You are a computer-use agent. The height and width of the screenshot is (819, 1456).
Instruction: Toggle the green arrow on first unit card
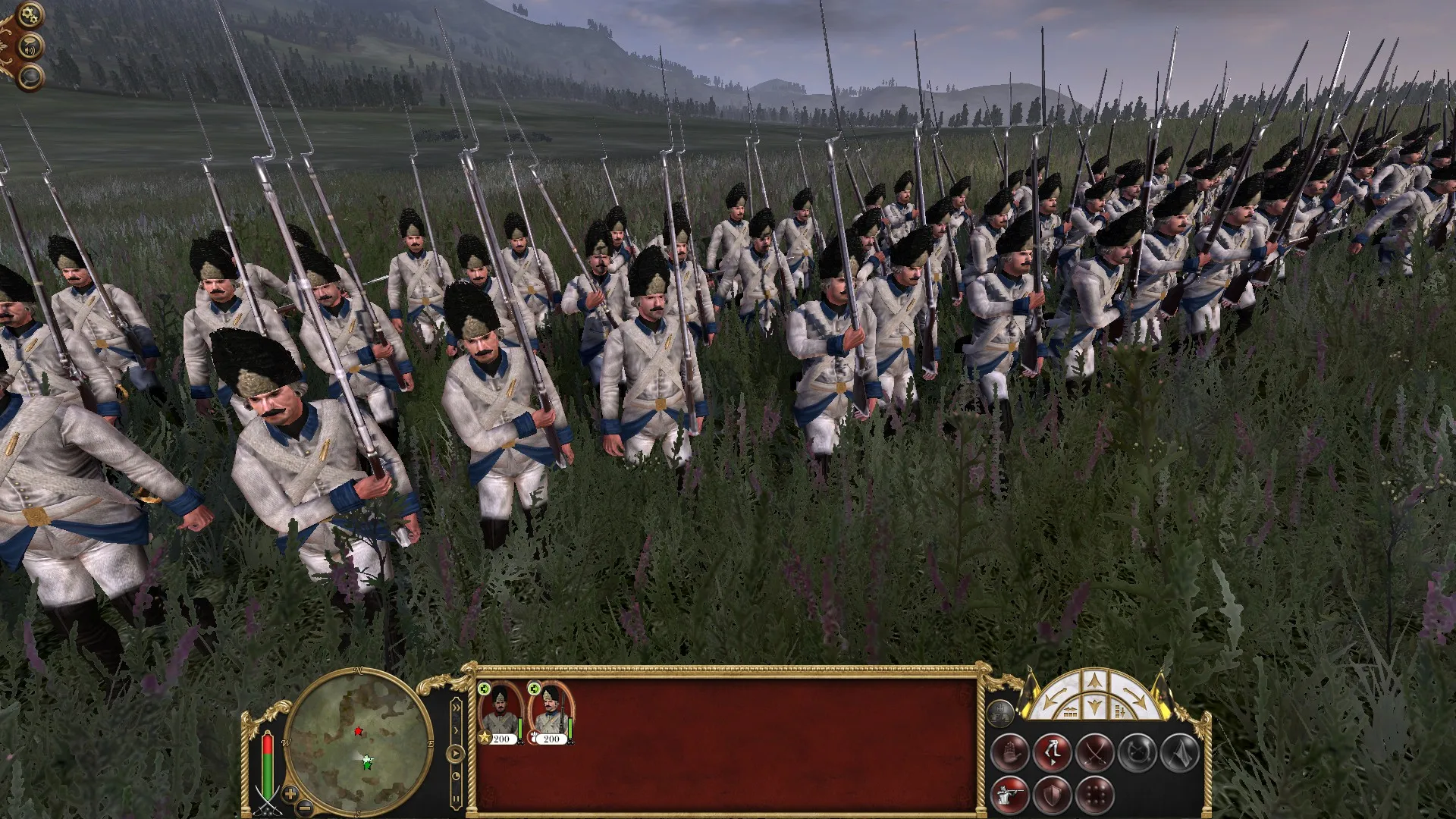(485, 689)
